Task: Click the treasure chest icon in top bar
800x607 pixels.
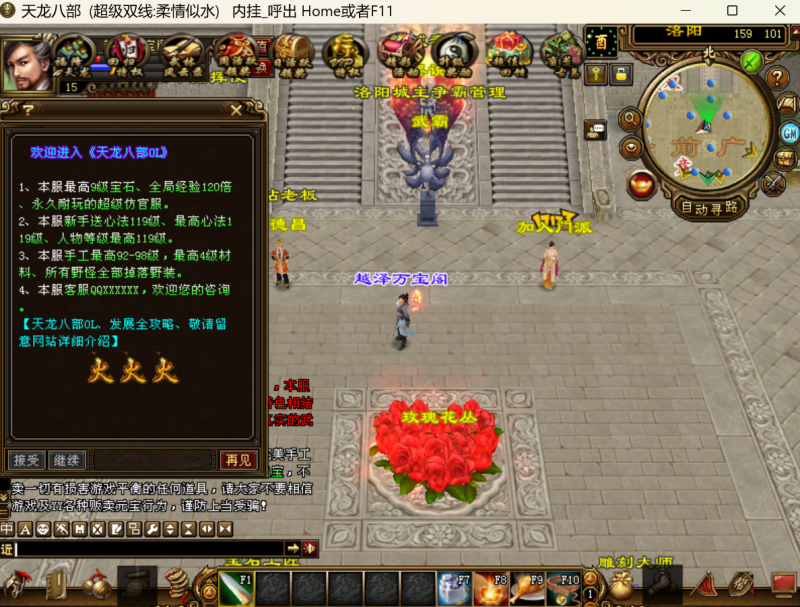Action: 293,50
